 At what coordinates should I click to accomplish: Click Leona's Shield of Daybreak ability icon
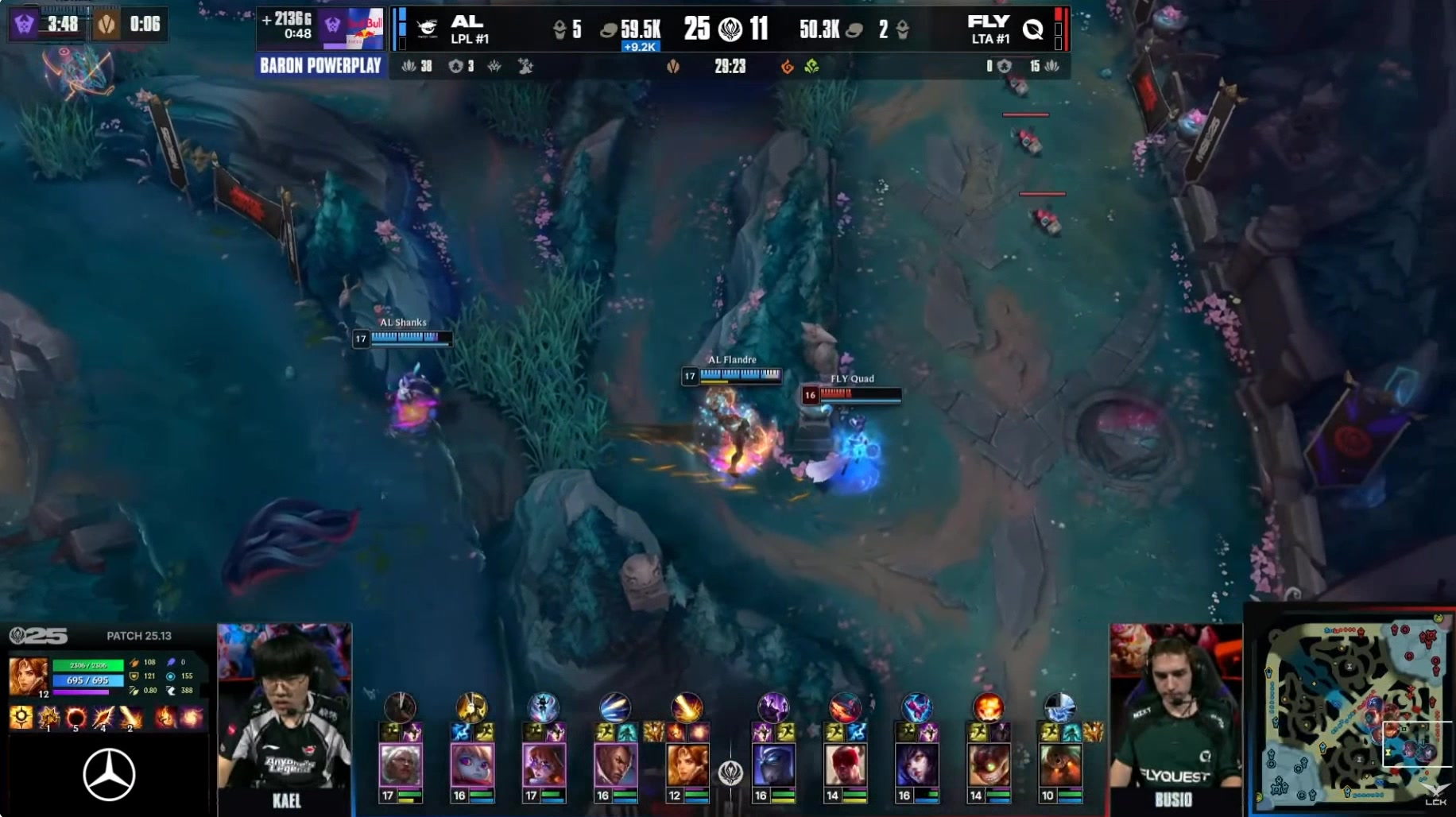click(48, 718)
